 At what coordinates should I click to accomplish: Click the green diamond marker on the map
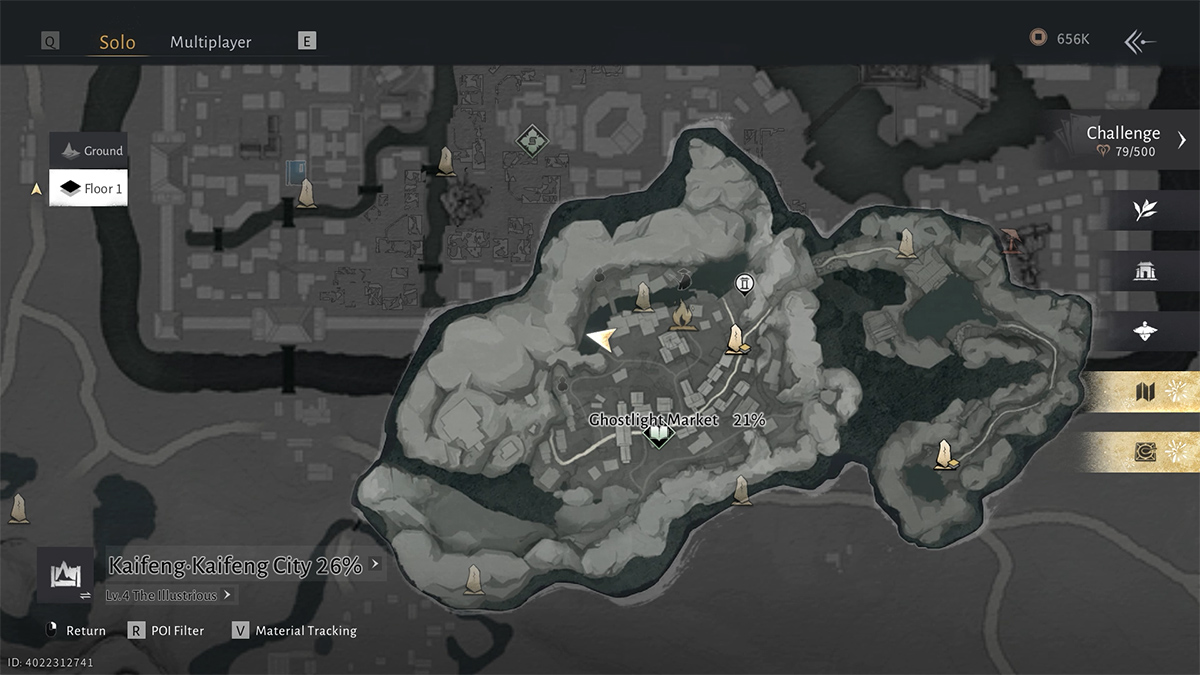(531, 141)
